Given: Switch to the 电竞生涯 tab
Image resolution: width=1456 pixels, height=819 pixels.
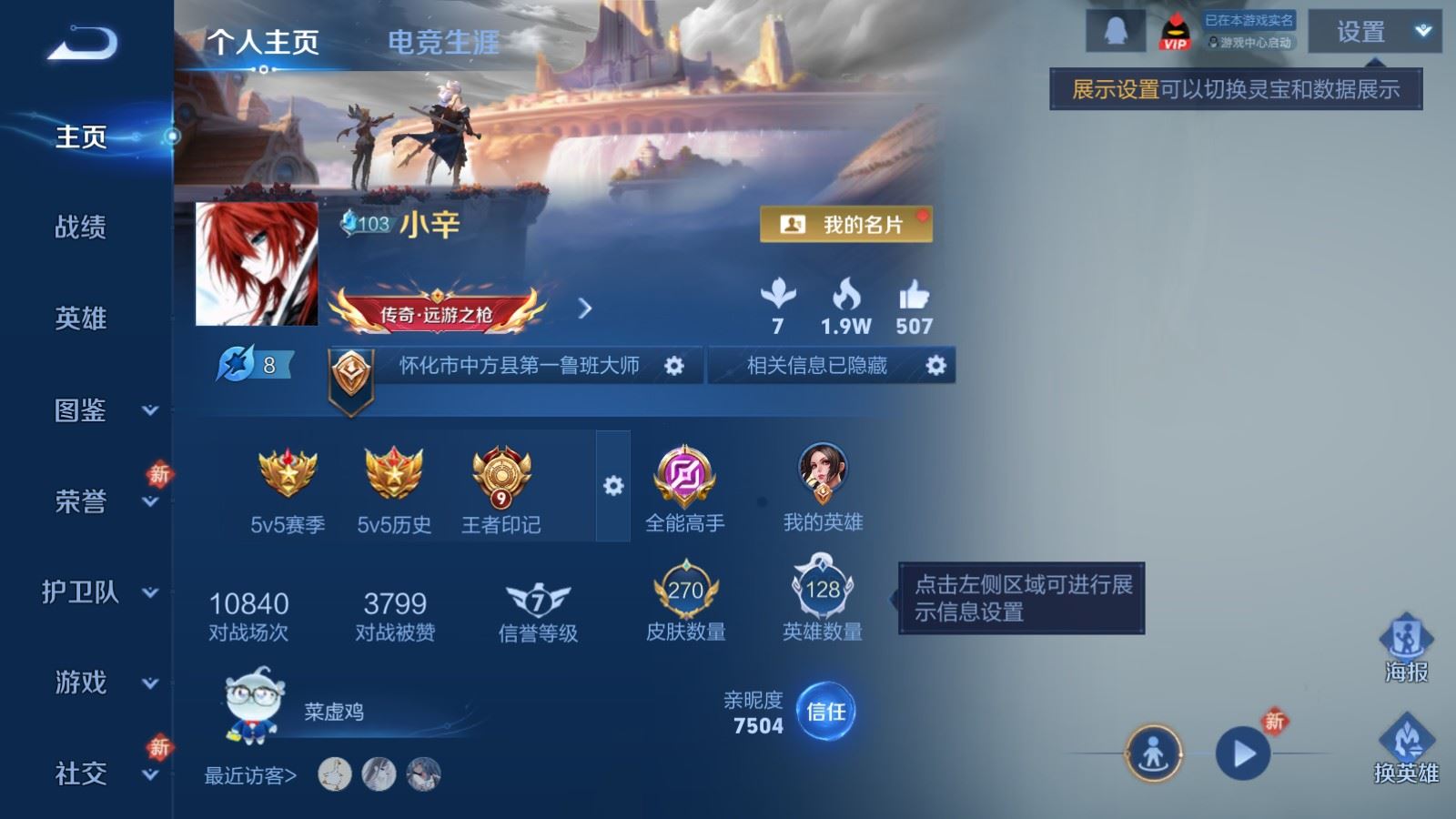Looking at the screenshot, I should pos(442,42).
